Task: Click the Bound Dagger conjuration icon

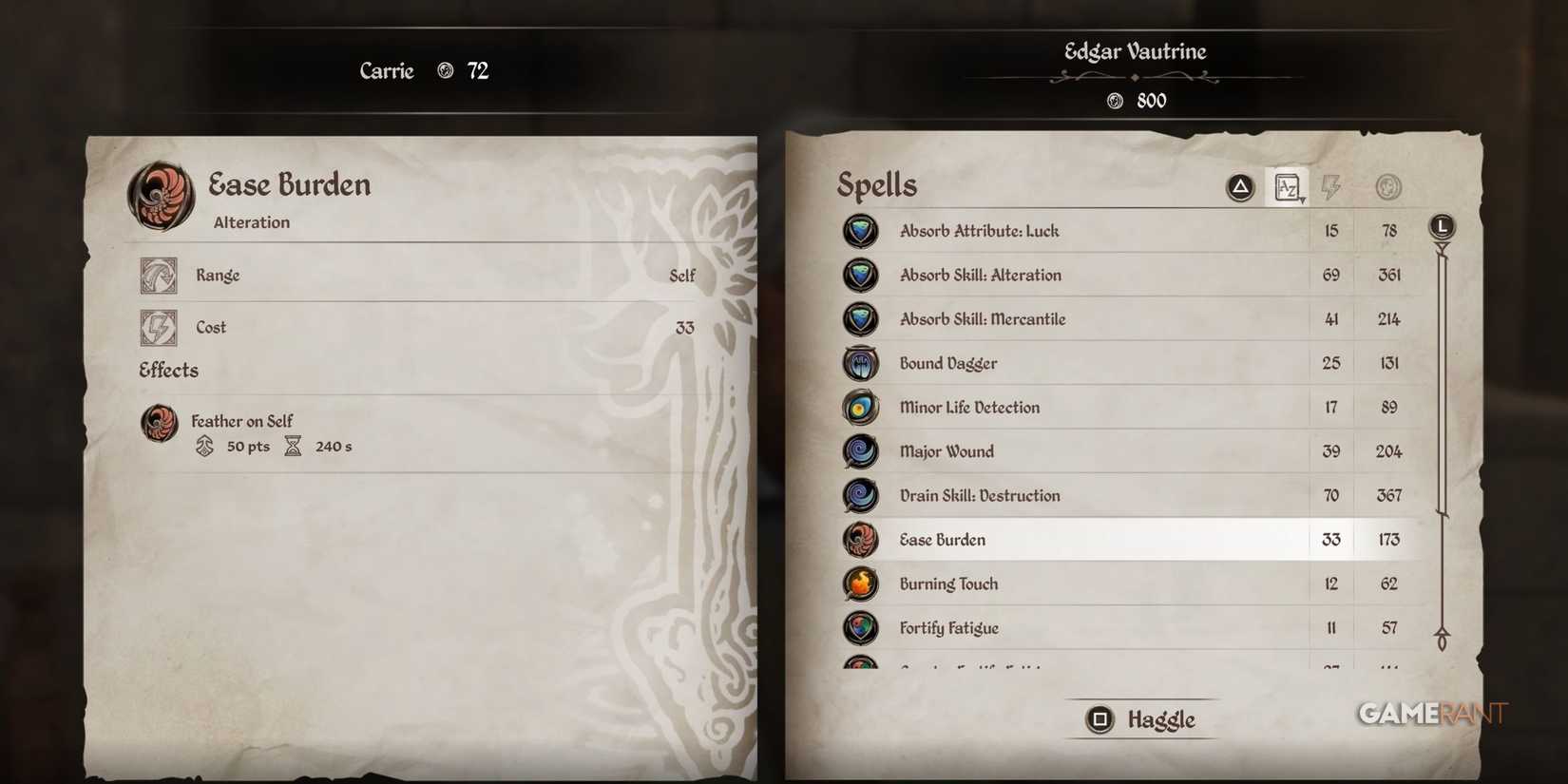Action: [860, 363]
